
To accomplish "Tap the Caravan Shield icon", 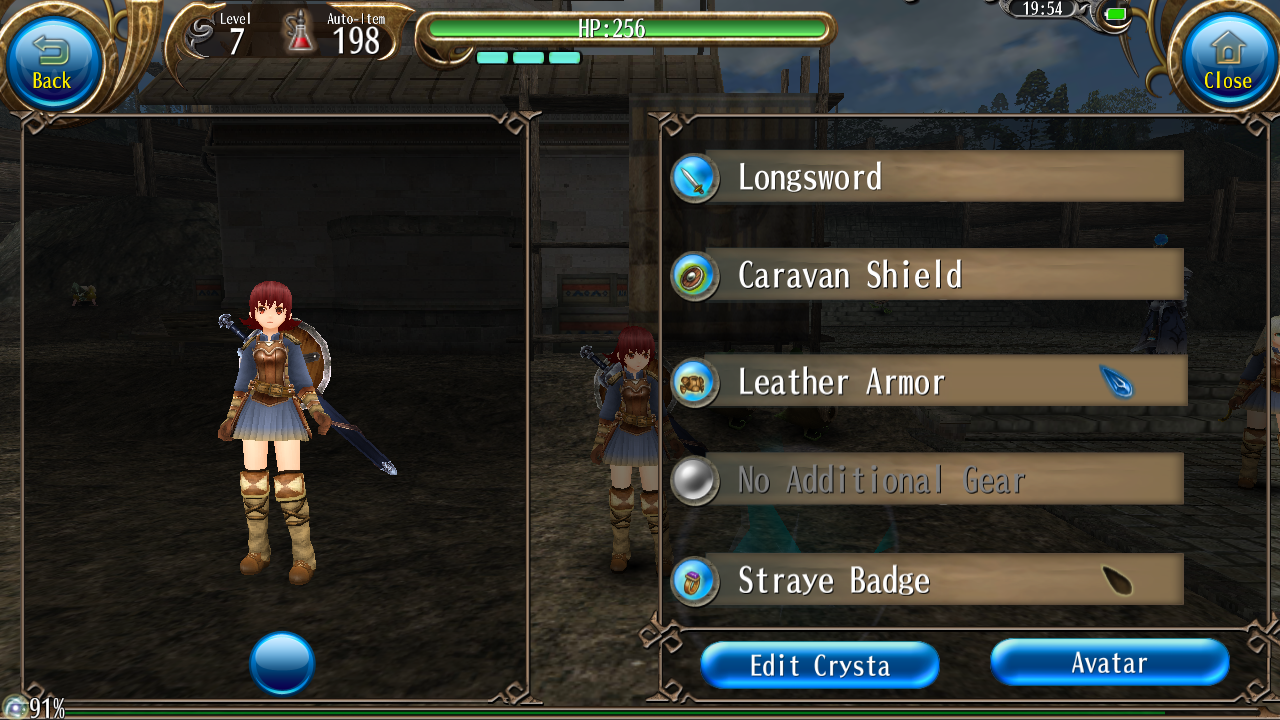I will 694,277.
